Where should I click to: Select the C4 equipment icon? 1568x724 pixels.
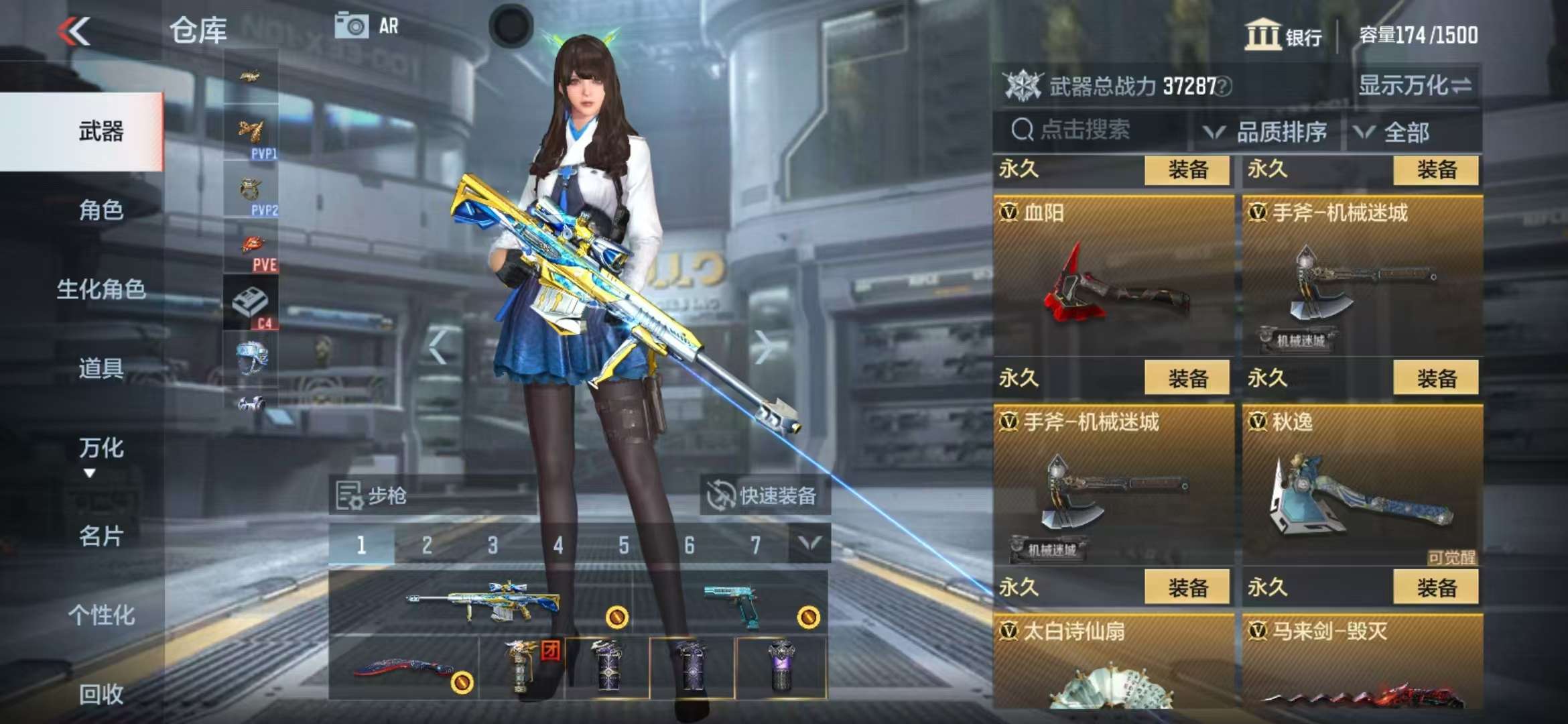click(251, 305)
